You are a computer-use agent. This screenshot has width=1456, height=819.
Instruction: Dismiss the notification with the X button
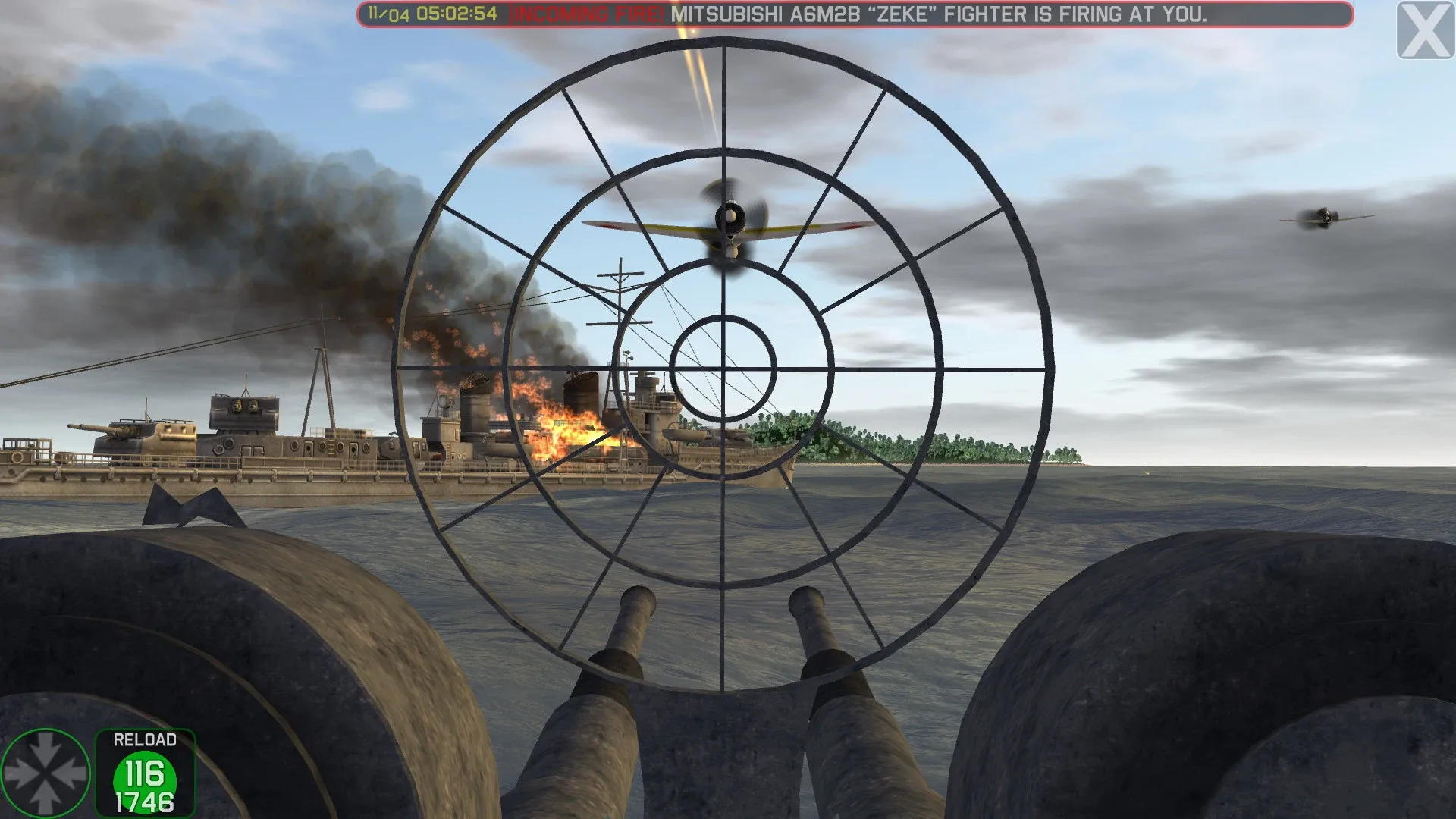[x=1423, y=31]
